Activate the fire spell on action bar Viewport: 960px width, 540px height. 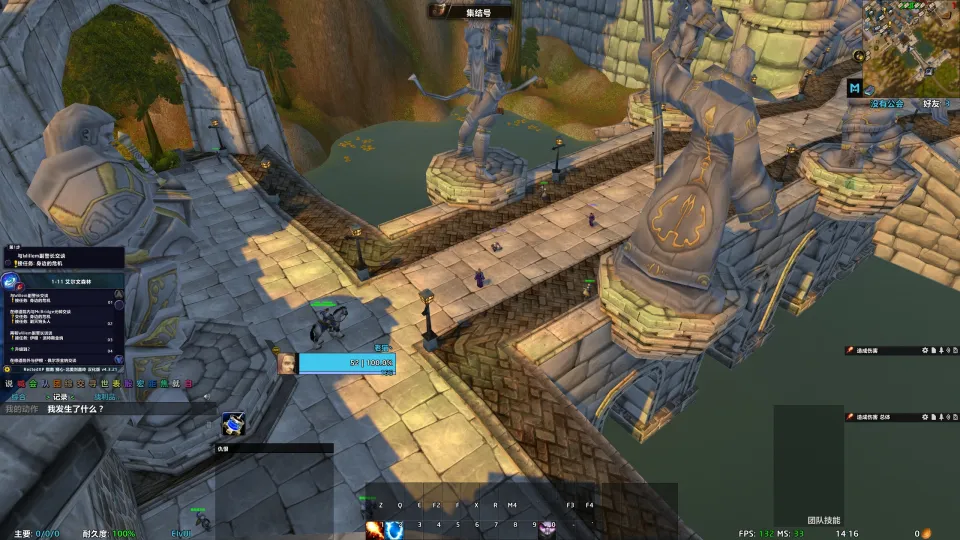click(373, 529)
